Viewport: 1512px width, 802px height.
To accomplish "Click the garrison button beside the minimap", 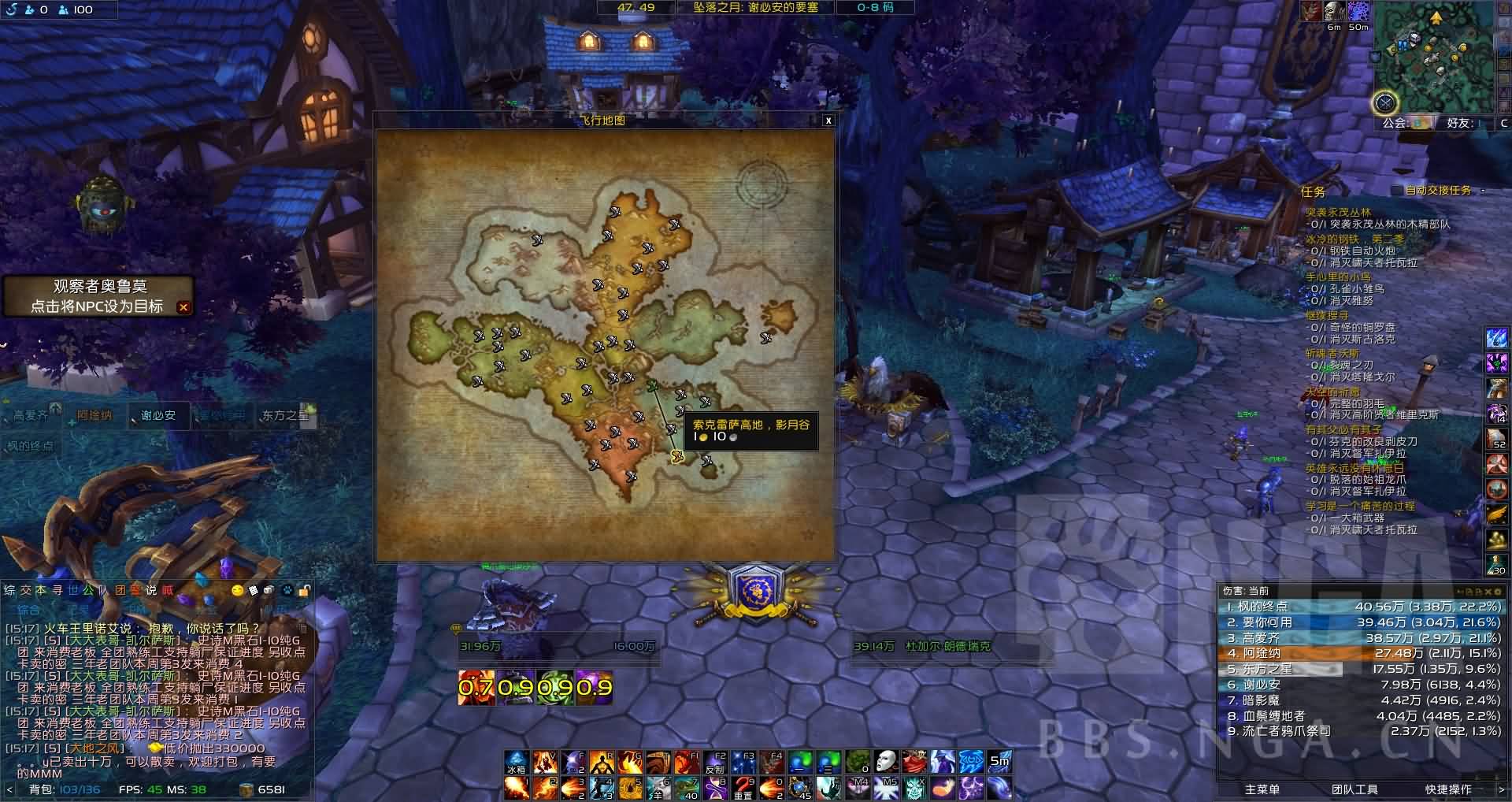I will (x=1384, y=102).
